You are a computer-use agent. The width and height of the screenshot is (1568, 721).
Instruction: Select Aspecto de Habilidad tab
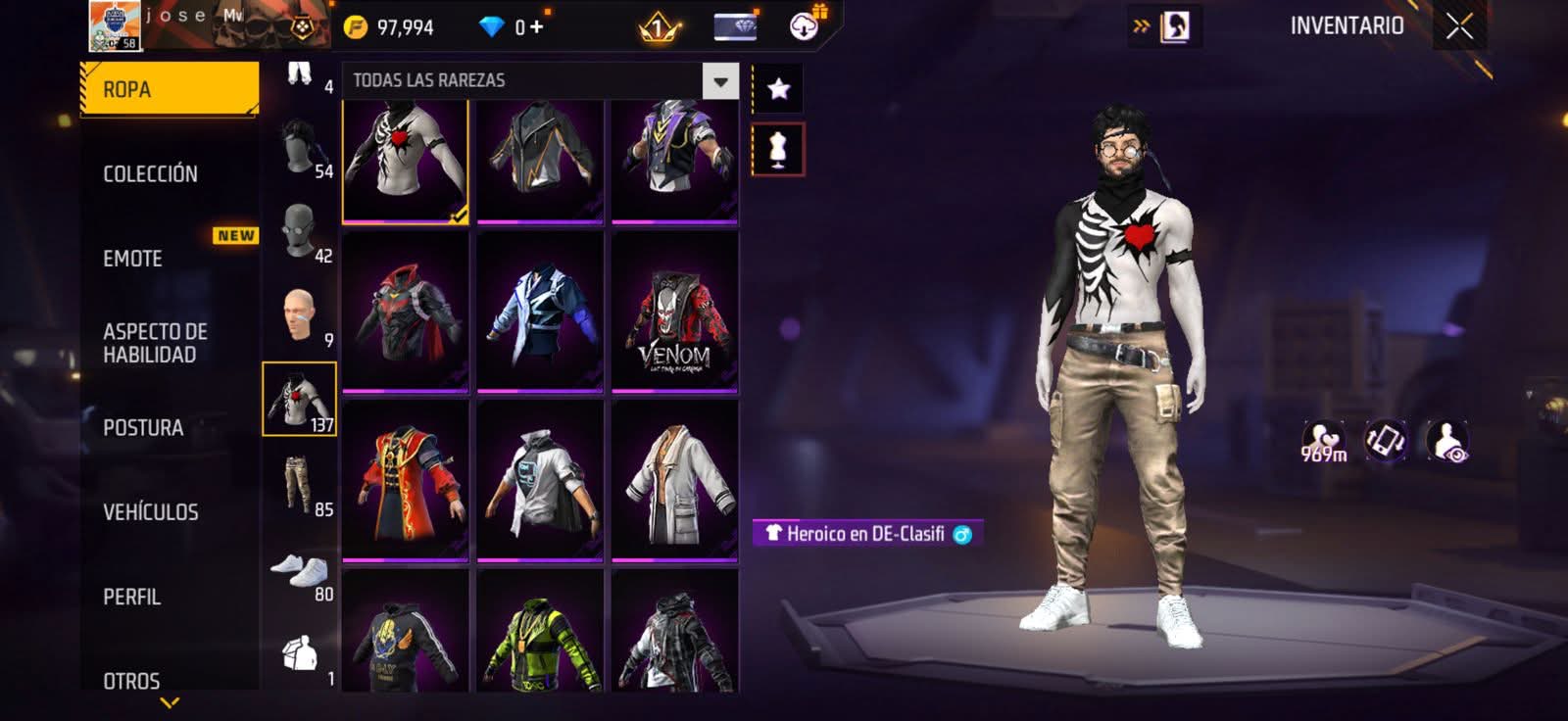[155, 343]
